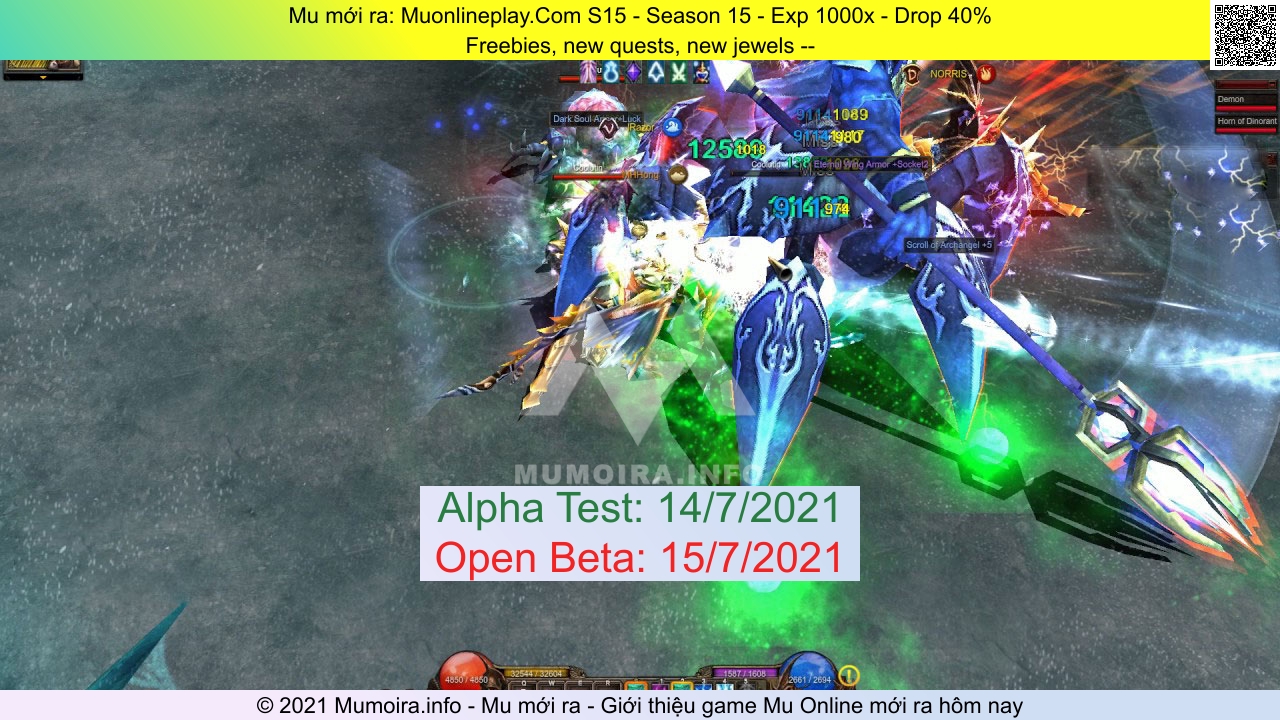The image size is (1280, 720).
Task: Use the potion in hotbar slot 3
Action: [704, 686]
